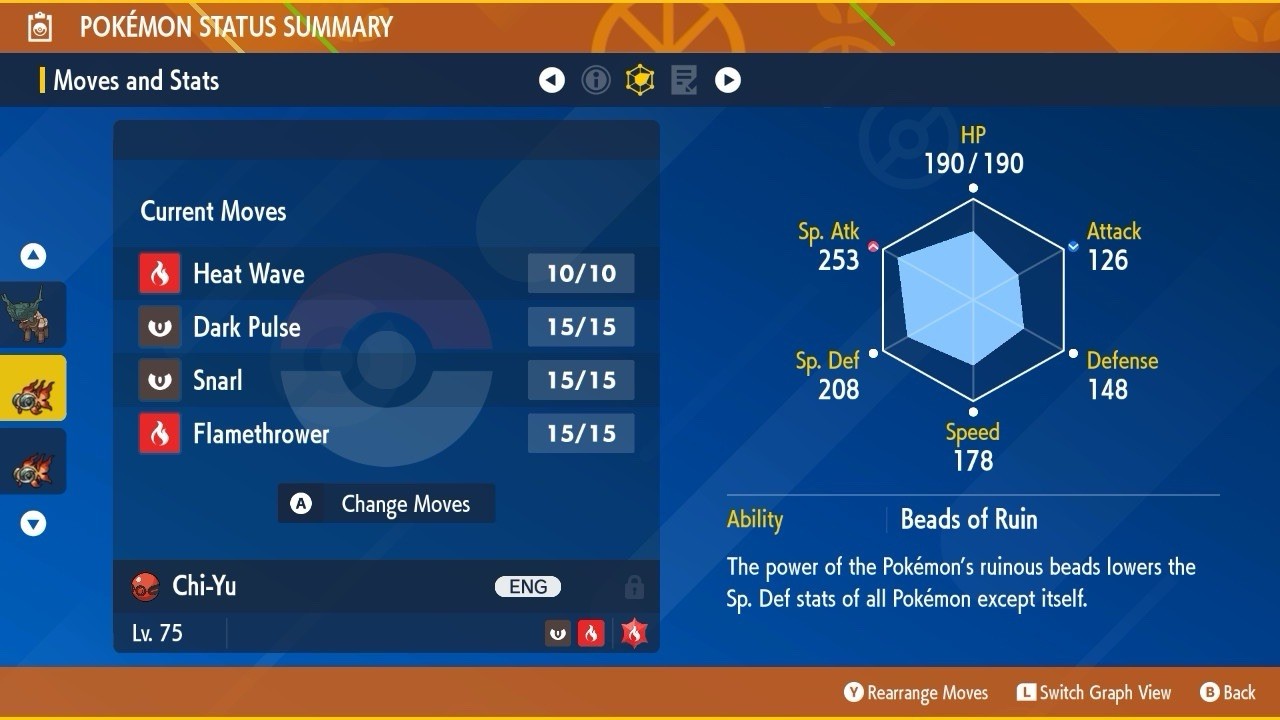Viewport: 1280px width, 720px height.
Task: Open the info summary page icon
Action: click(596, 80)
